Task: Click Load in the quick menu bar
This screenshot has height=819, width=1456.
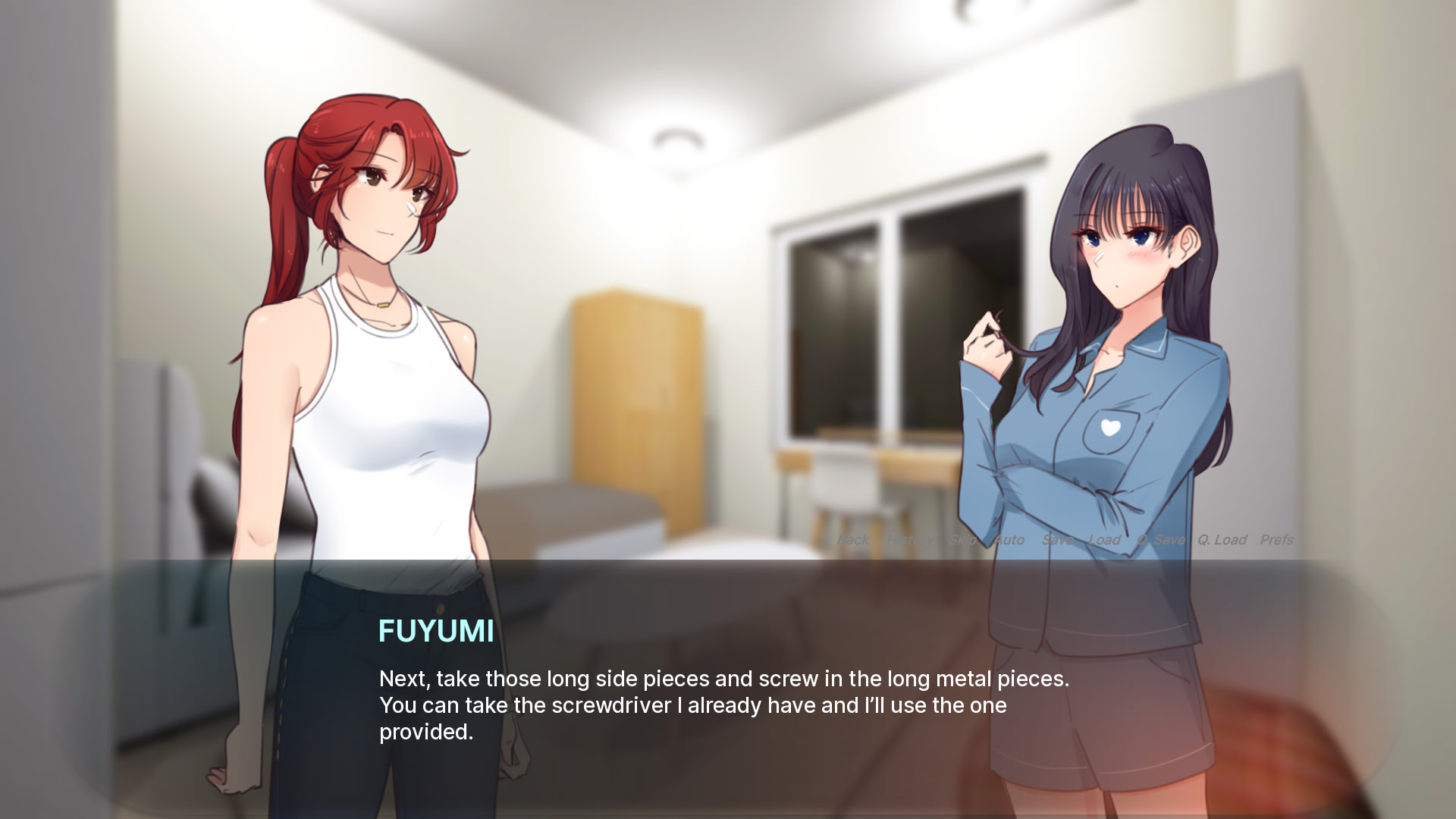Action: pos(1104,540)
